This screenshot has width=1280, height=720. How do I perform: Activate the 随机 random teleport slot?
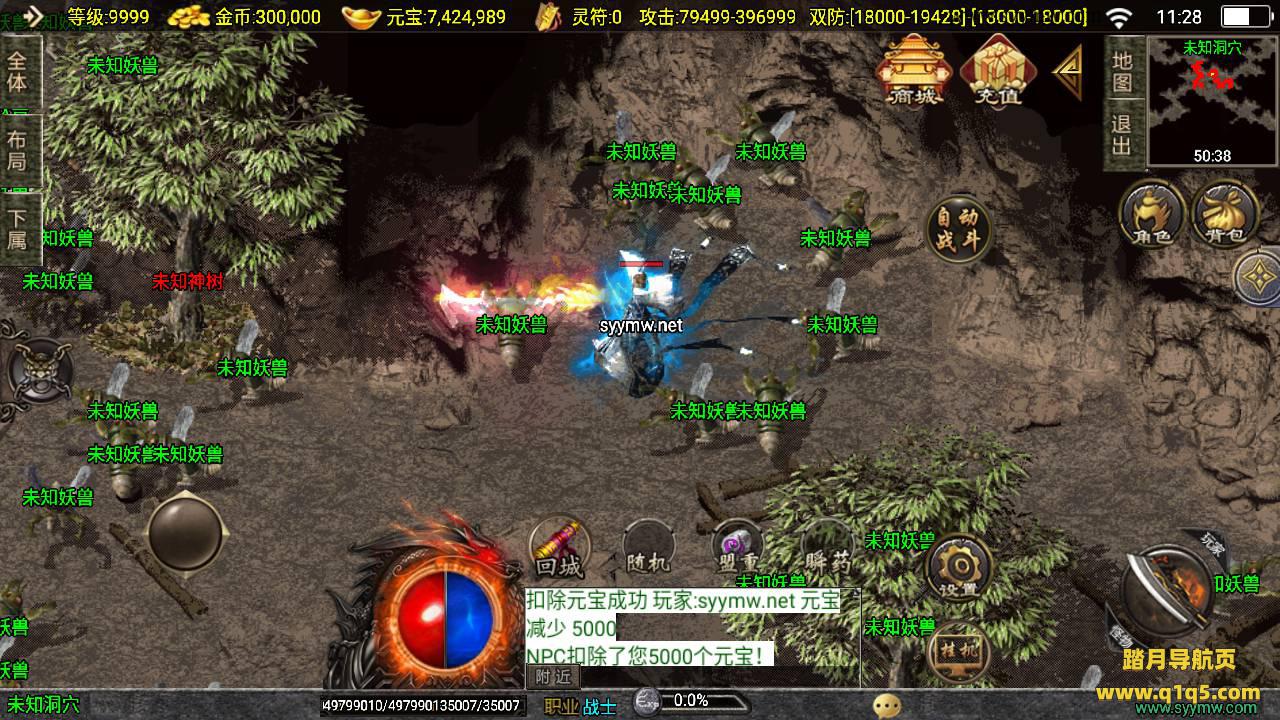[x=647, y=548]
